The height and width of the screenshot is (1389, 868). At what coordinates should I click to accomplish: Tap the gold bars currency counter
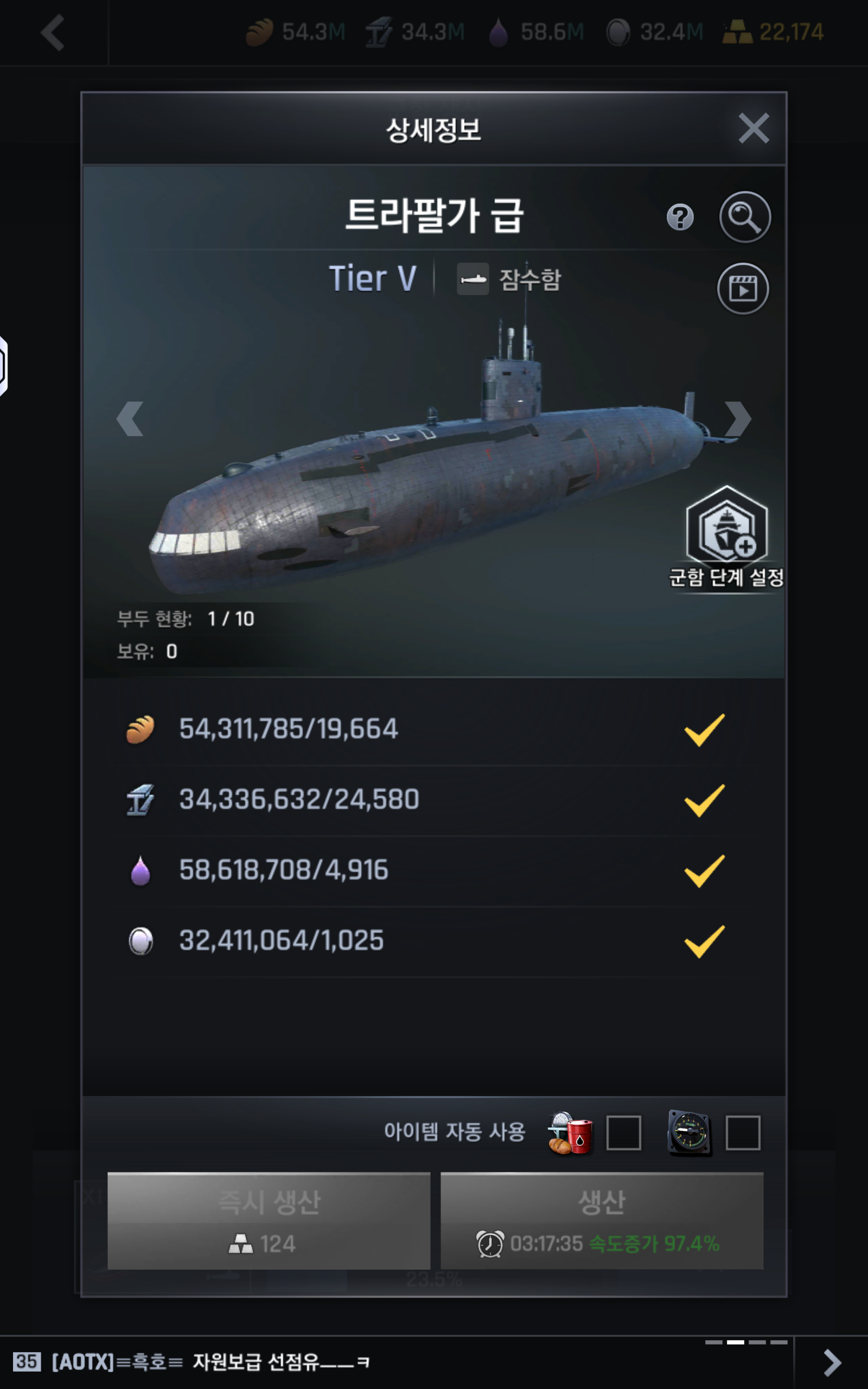773,32
